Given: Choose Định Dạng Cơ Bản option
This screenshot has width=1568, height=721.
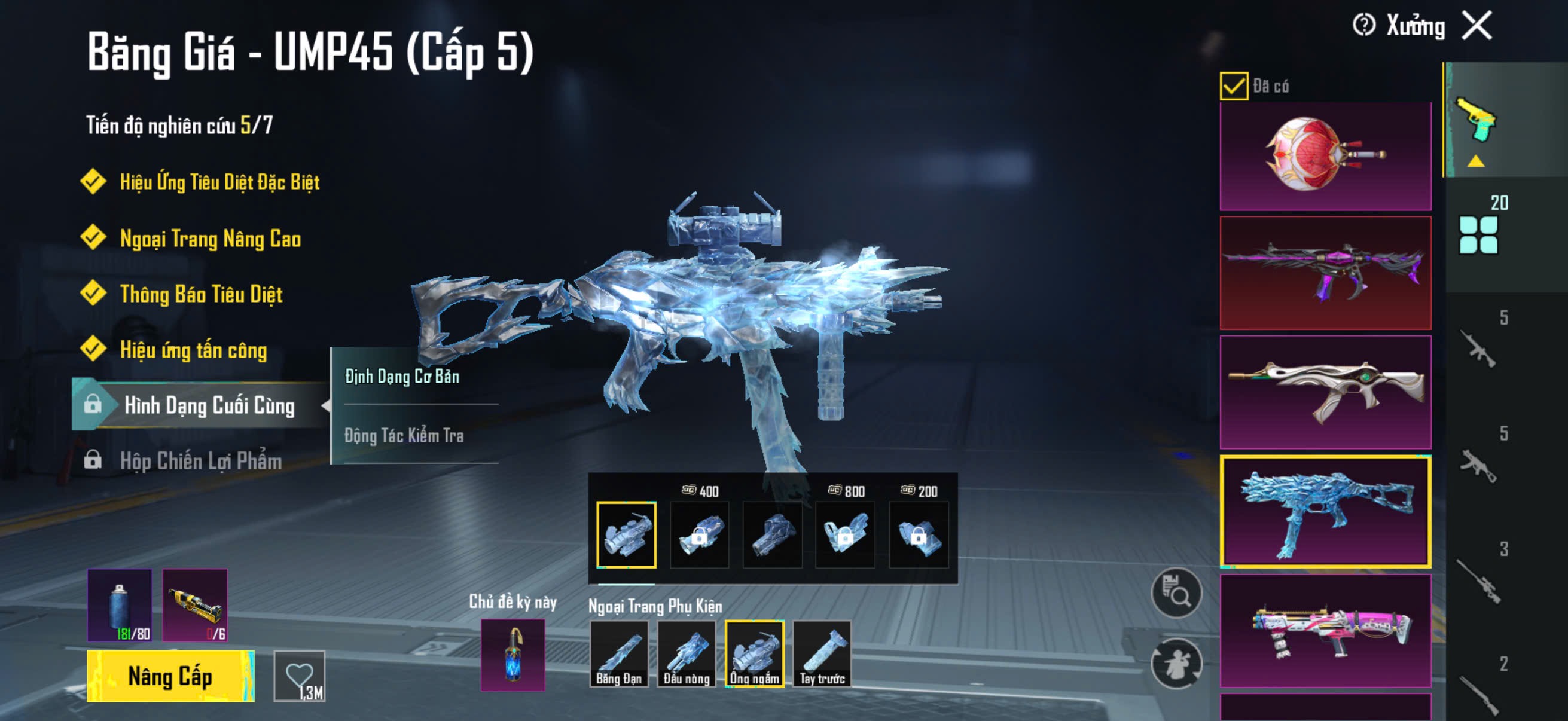Looking at the screenshot, I should coord(402,377).
